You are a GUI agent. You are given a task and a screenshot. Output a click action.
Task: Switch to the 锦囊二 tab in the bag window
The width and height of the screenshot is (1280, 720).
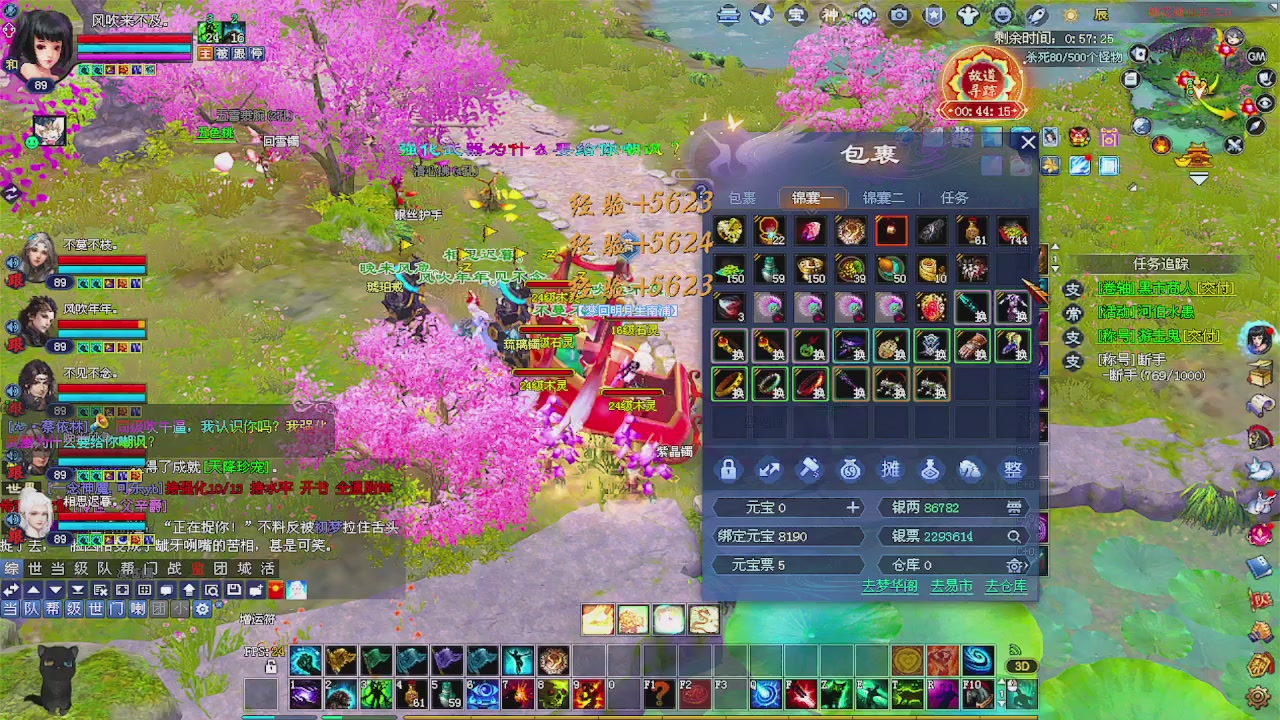883,197
